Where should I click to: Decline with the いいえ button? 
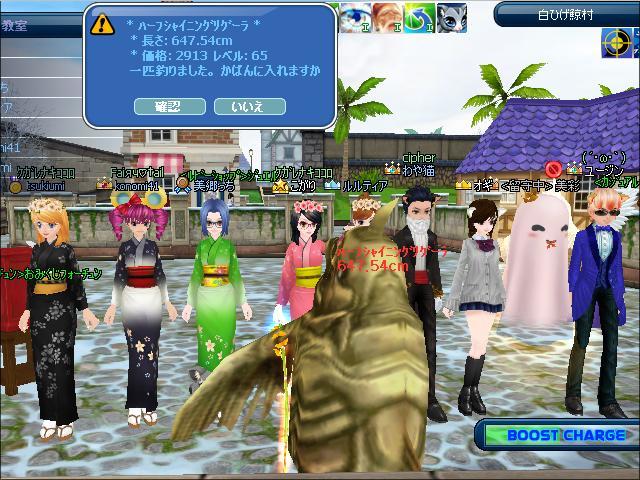tap(245, 106)
